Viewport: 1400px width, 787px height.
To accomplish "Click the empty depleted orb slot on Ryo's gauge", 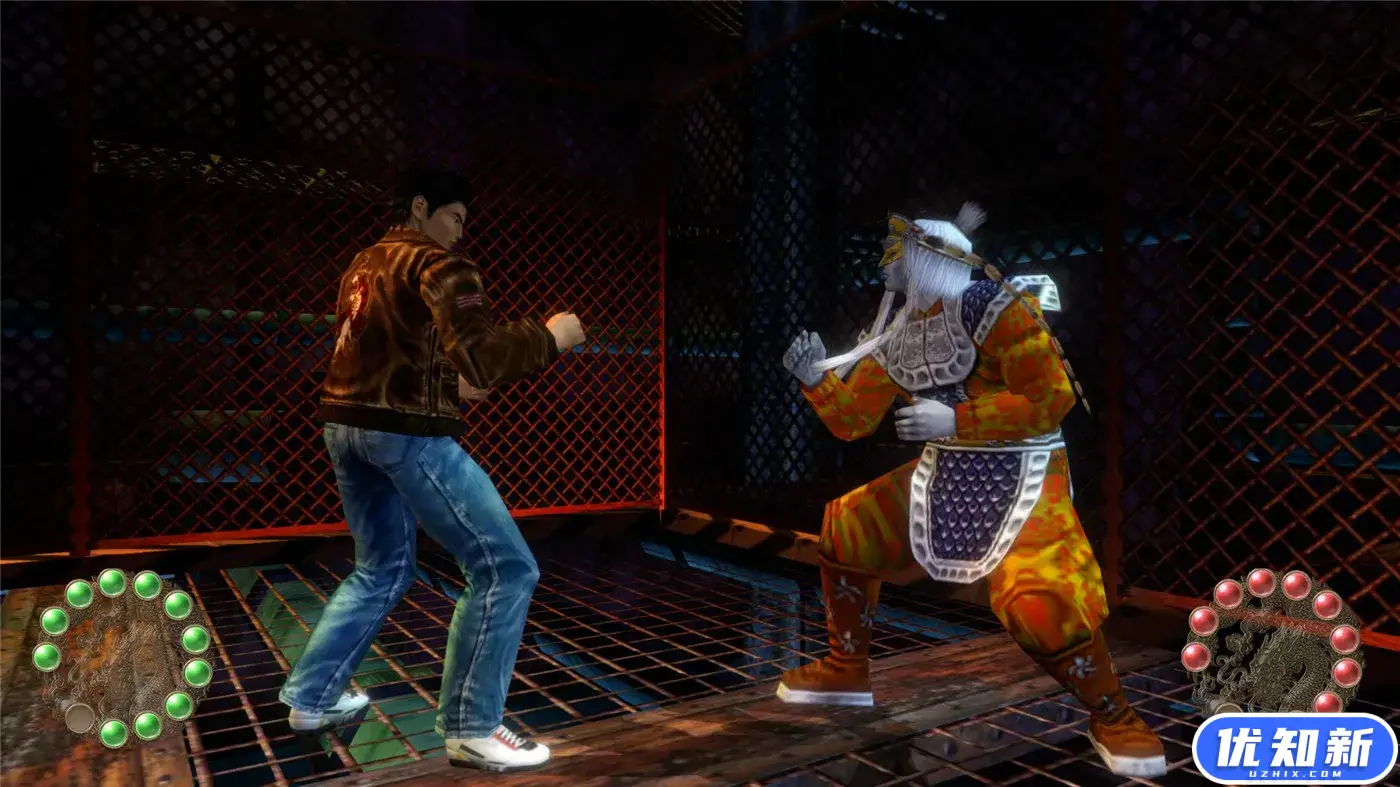I will click(81, 716).
